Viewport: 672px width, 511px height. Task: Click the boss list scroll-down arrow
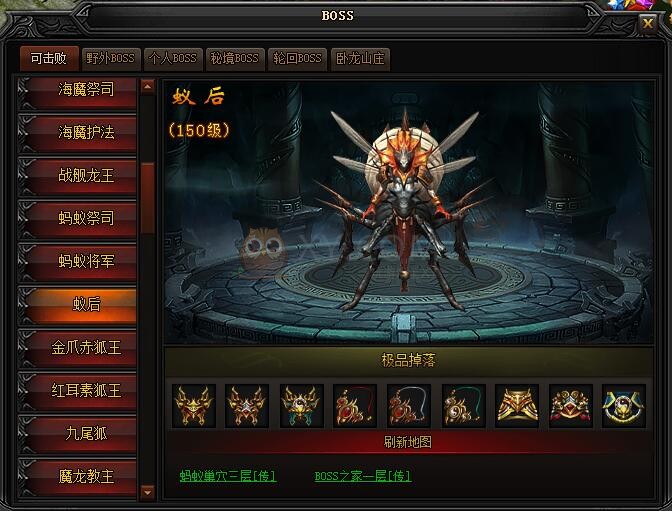pyautogui.click(x=148, y=491)
